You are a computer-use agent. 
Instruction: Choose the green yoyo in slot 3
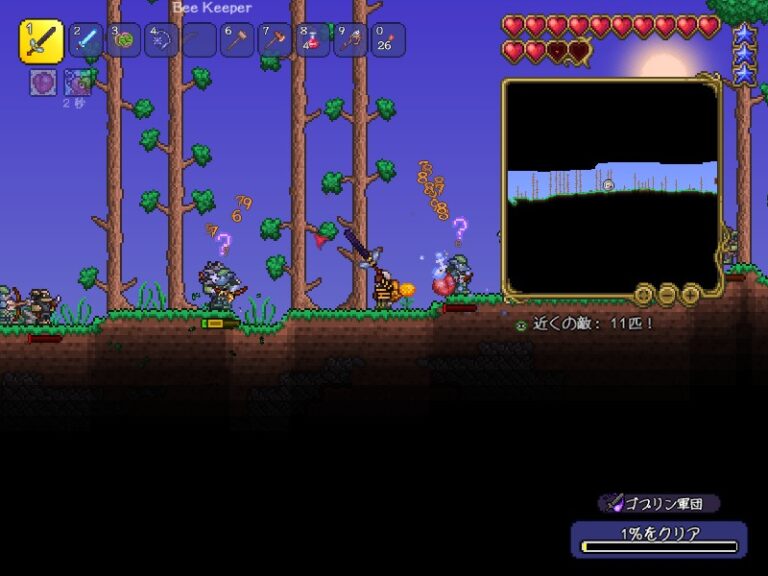[x=124, y=40]
